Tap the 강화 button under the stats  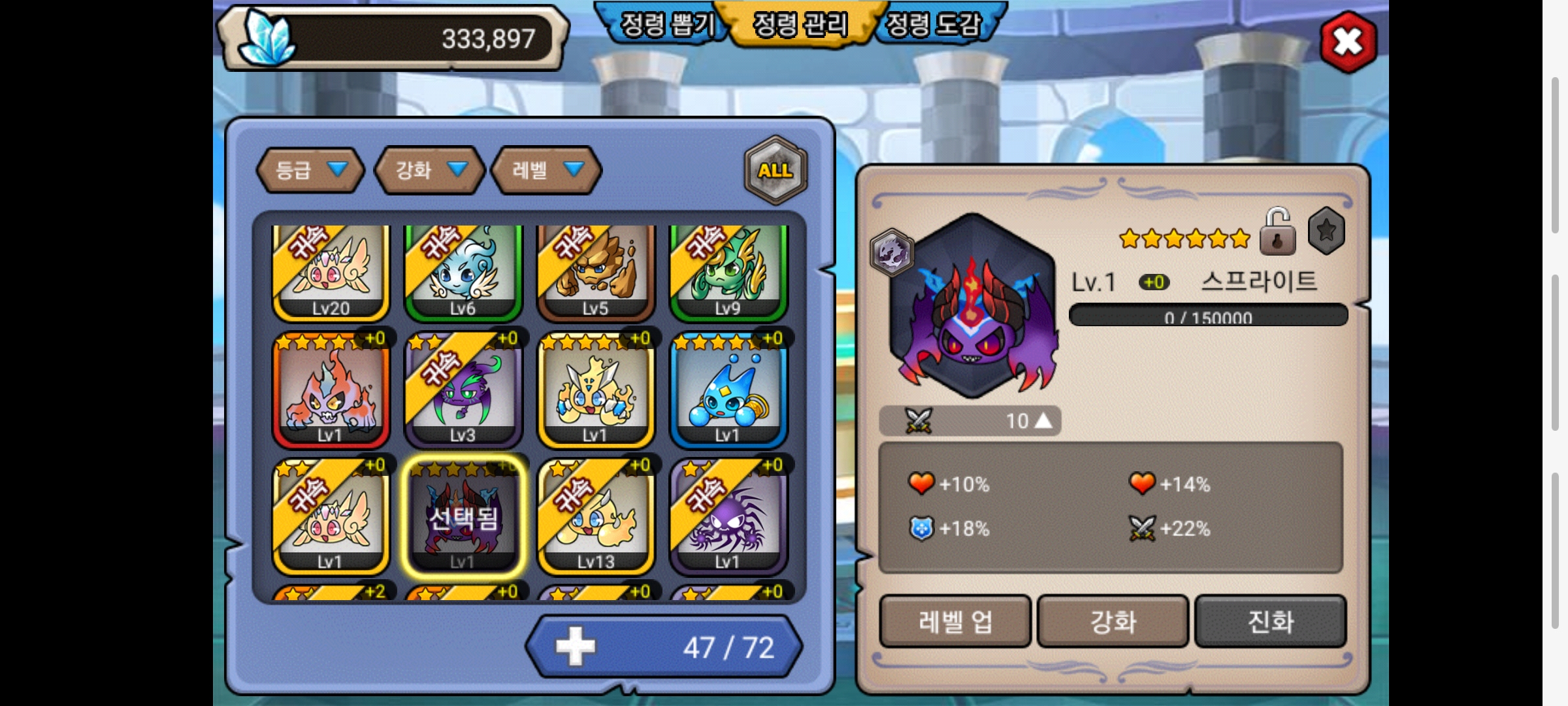[x=1113, y=621]
